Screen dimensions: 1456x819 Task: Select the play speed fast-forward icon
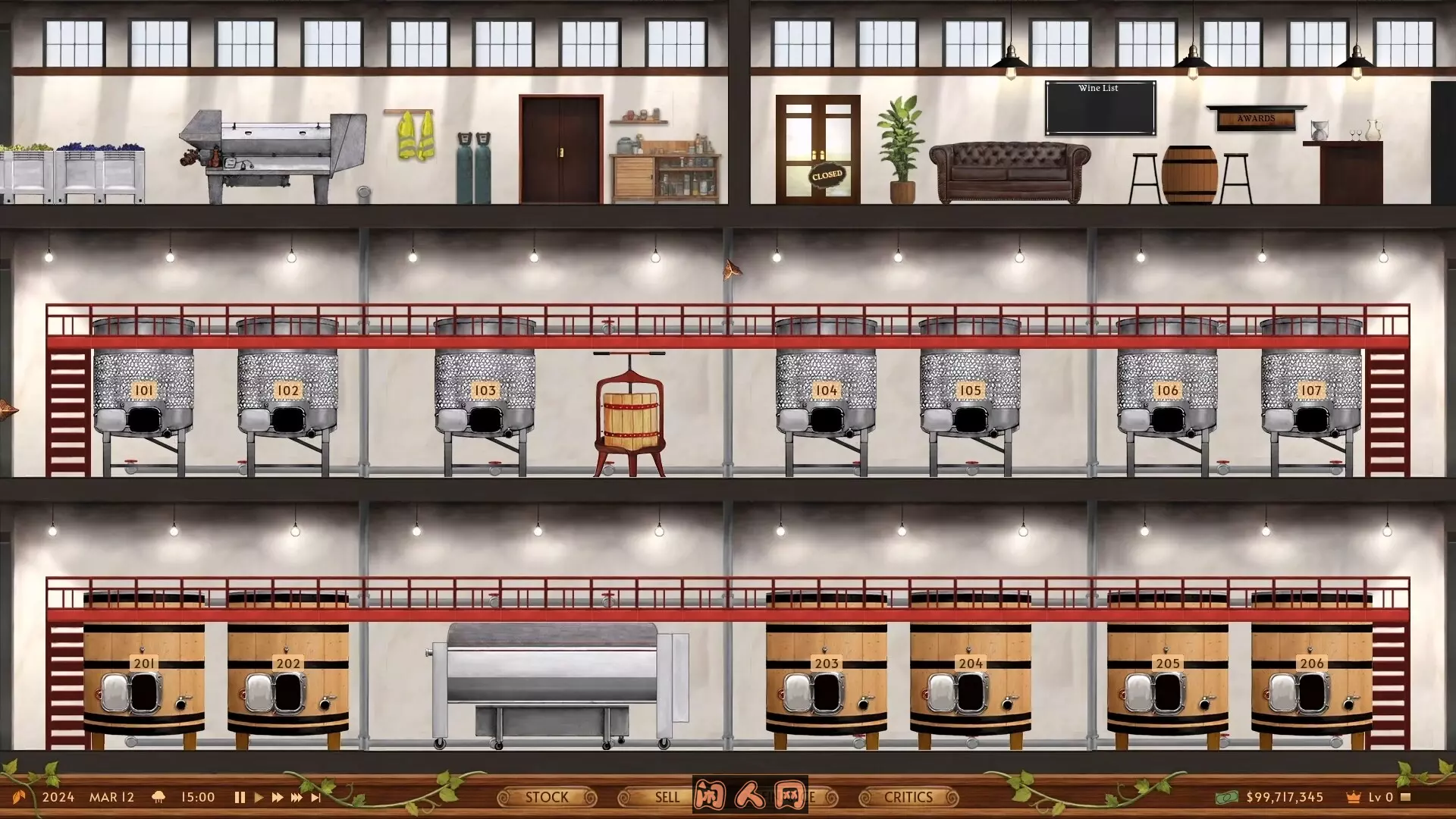click(276, 797)
